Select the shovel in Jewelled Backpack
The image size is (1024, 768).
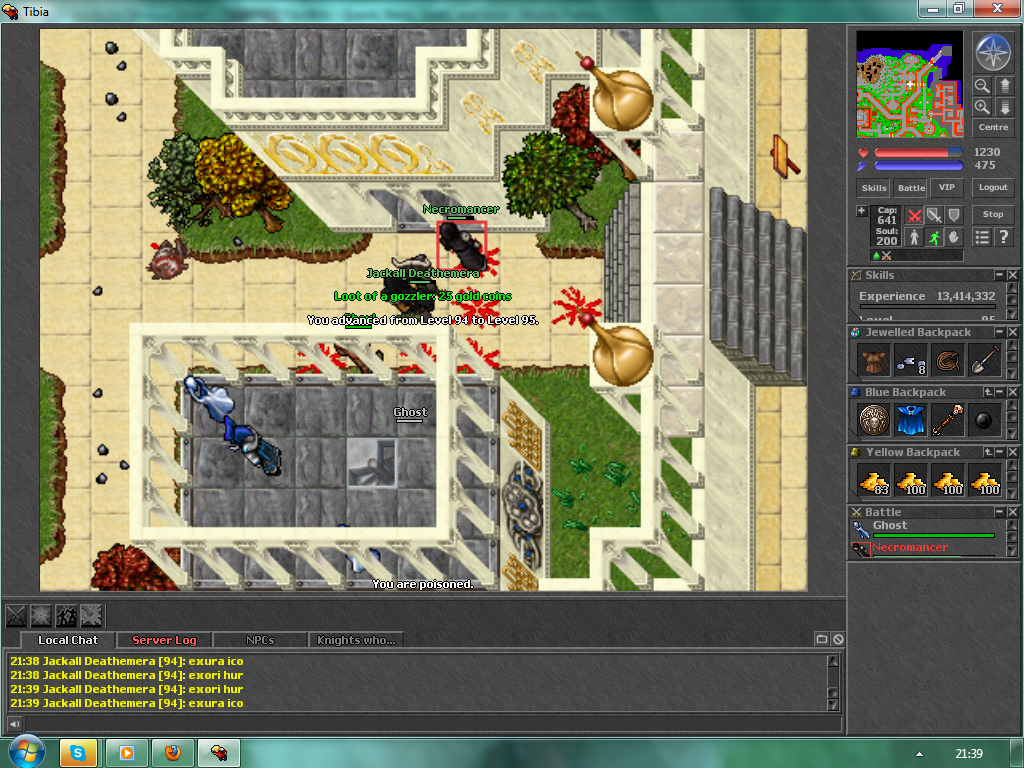pos(985,359)
